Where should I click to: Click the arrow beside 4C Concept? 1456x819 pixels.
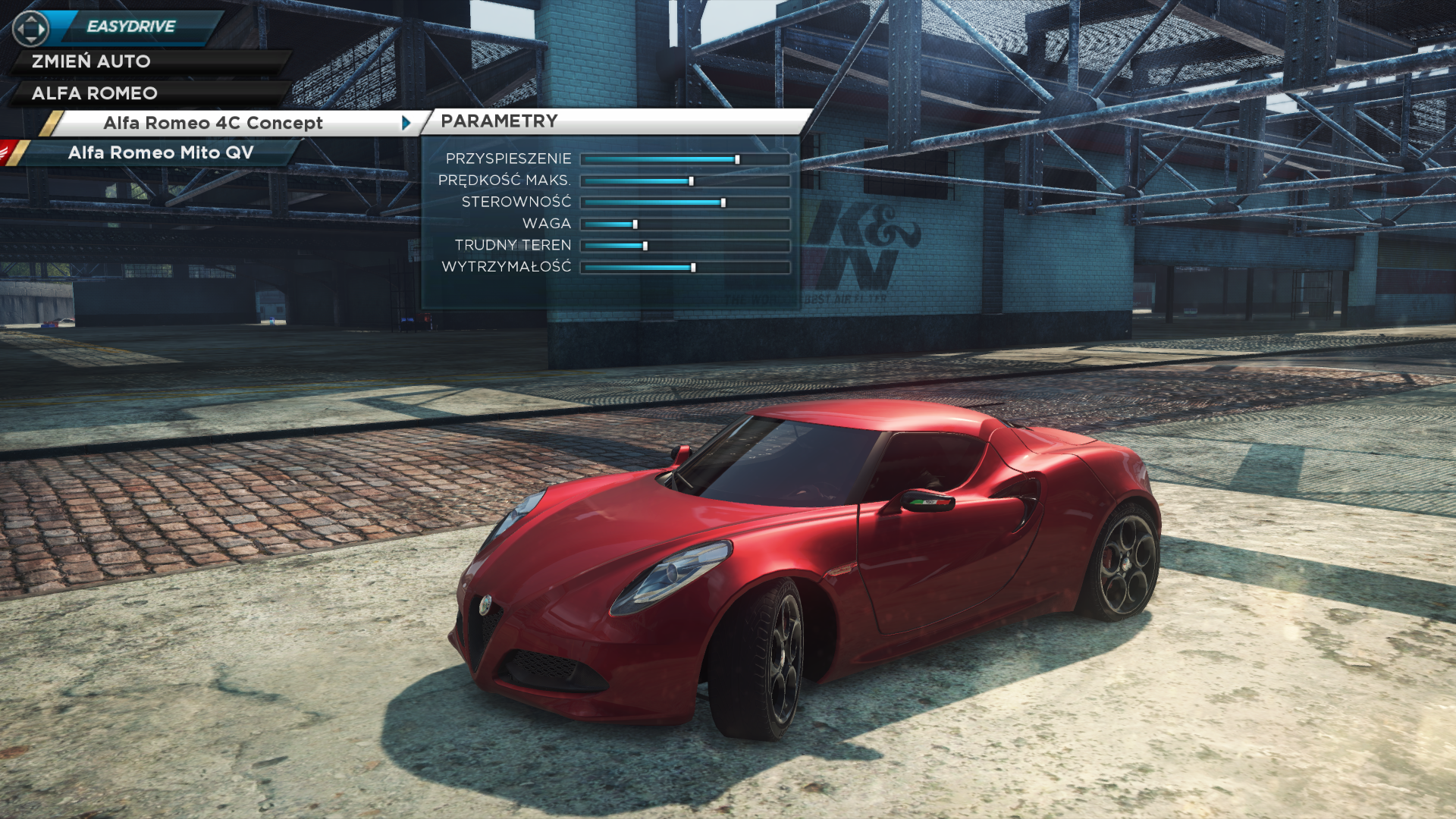(x=406, y=123)
